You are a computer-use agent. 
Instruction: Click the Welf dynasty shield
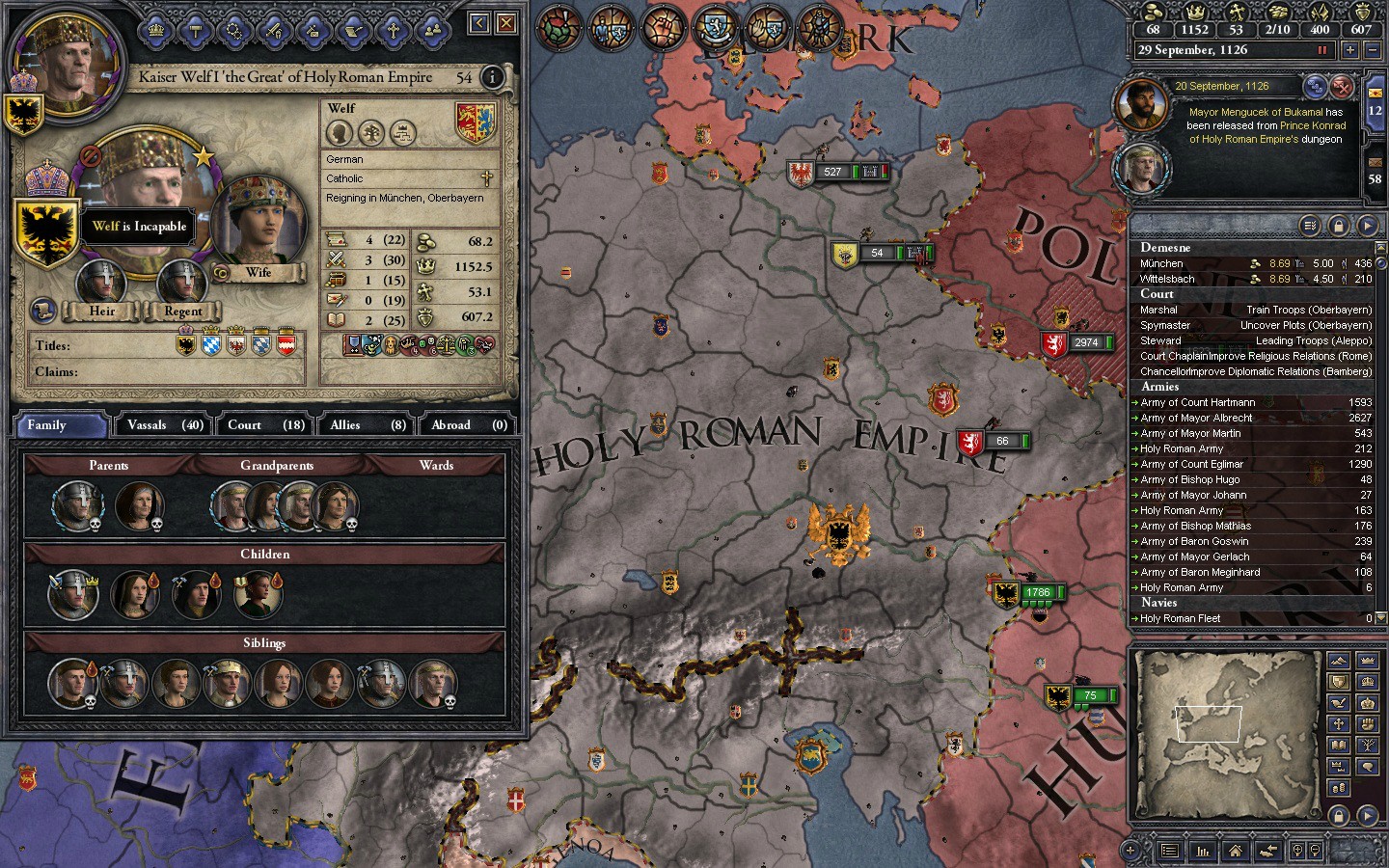(475, 123)
